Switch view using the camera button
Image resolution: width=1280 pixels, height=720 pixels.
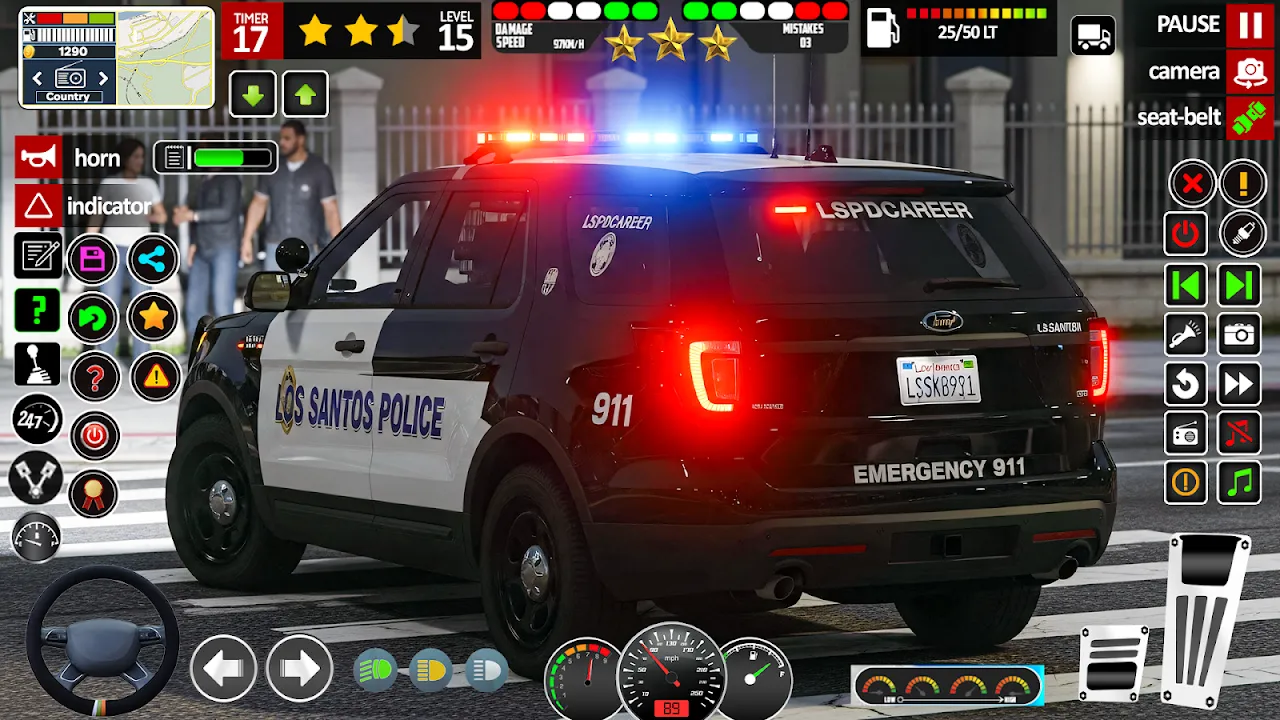point(1250,71)
